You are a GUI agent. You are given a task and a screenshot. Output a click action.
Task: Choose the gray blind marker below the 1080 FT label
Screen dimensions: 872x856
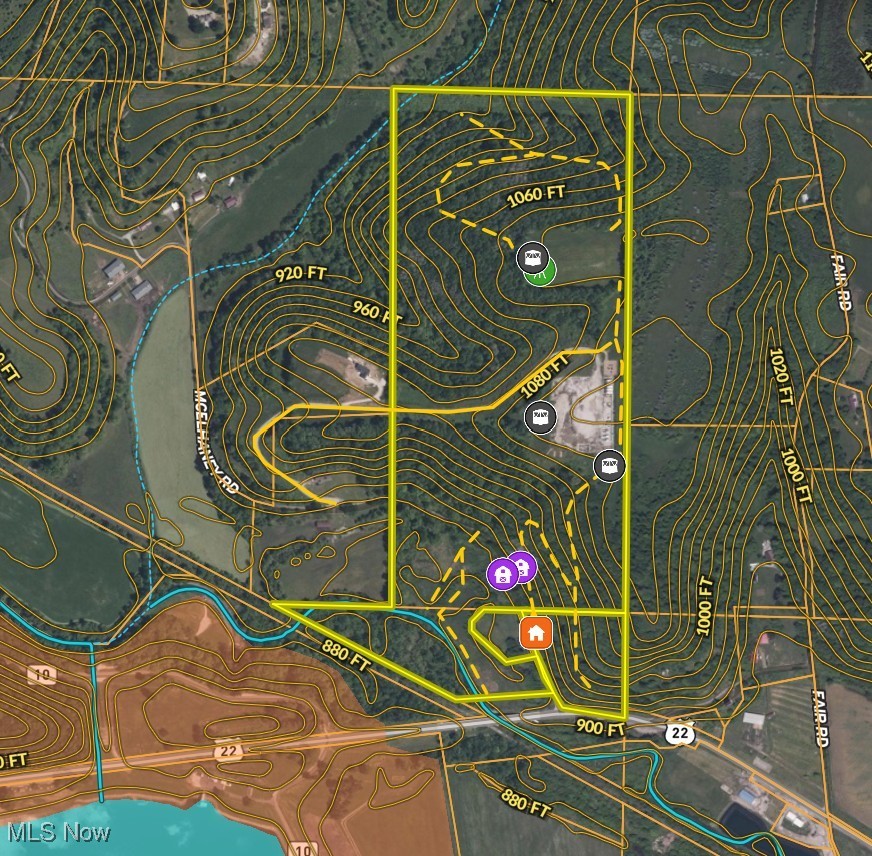point(540,416)
